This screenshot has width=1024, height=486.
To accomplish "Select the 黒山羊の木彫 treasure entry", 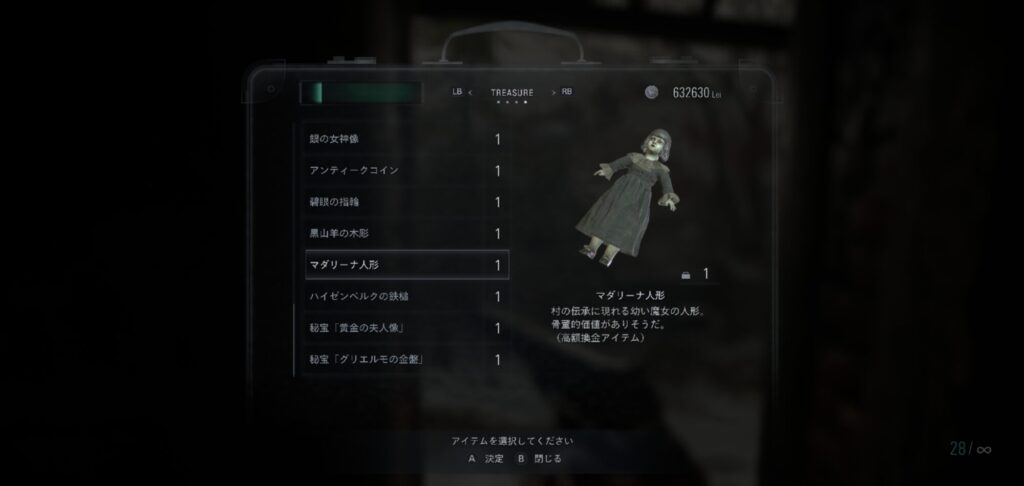I will (x=405, y=233).
